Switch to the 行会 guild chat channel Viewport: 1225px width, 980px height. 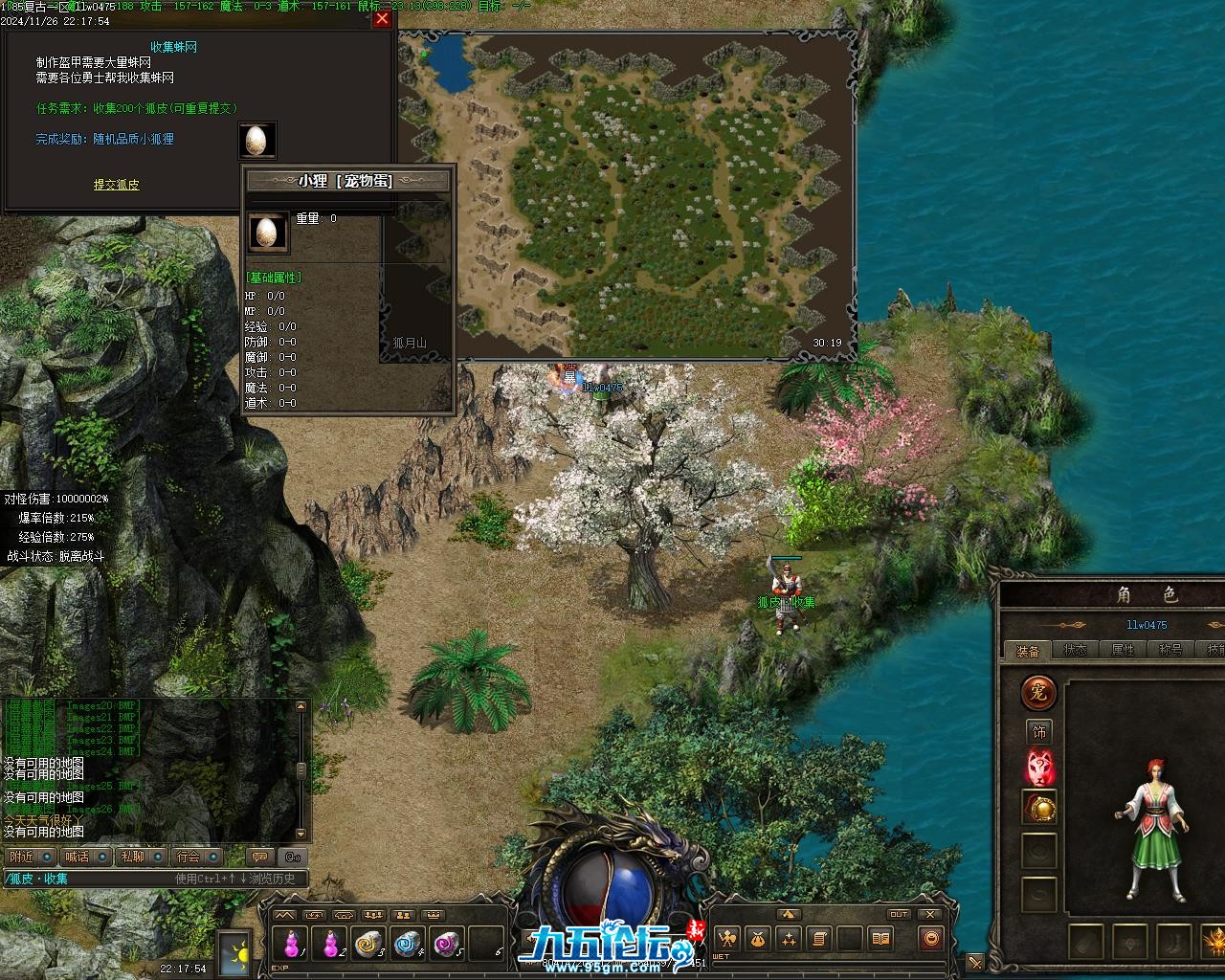pyautogui.click(x=188, y=857)
